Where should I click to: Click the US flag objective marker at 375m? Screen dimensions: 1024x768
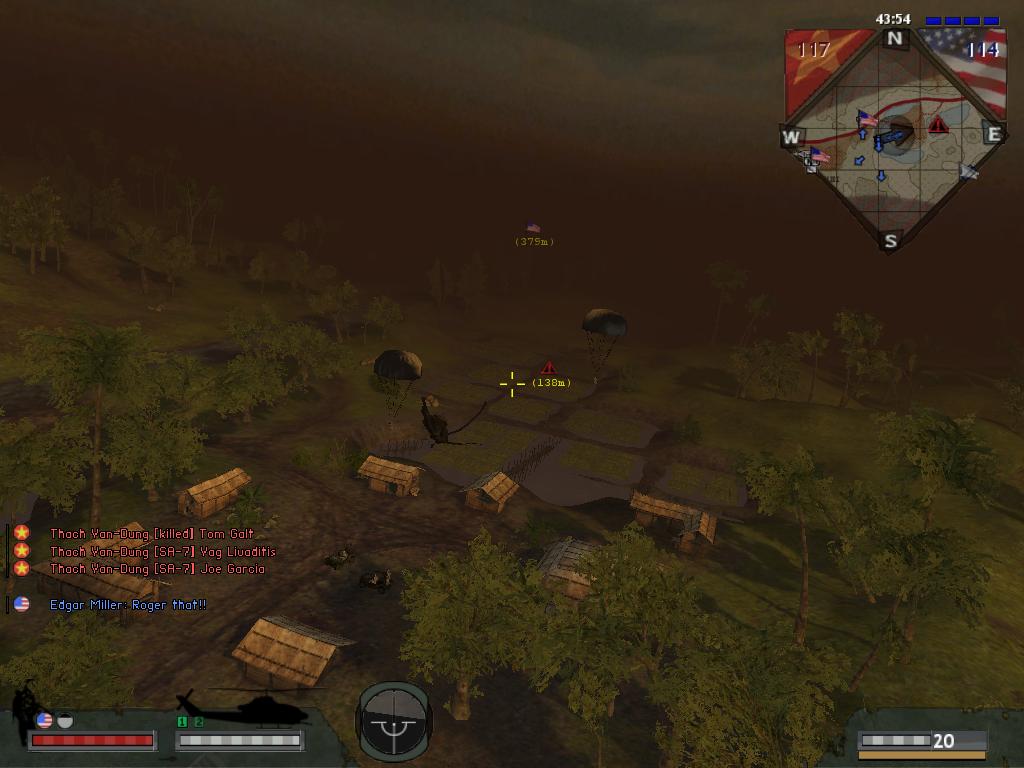pyautogui.click(x=533, y=228)
